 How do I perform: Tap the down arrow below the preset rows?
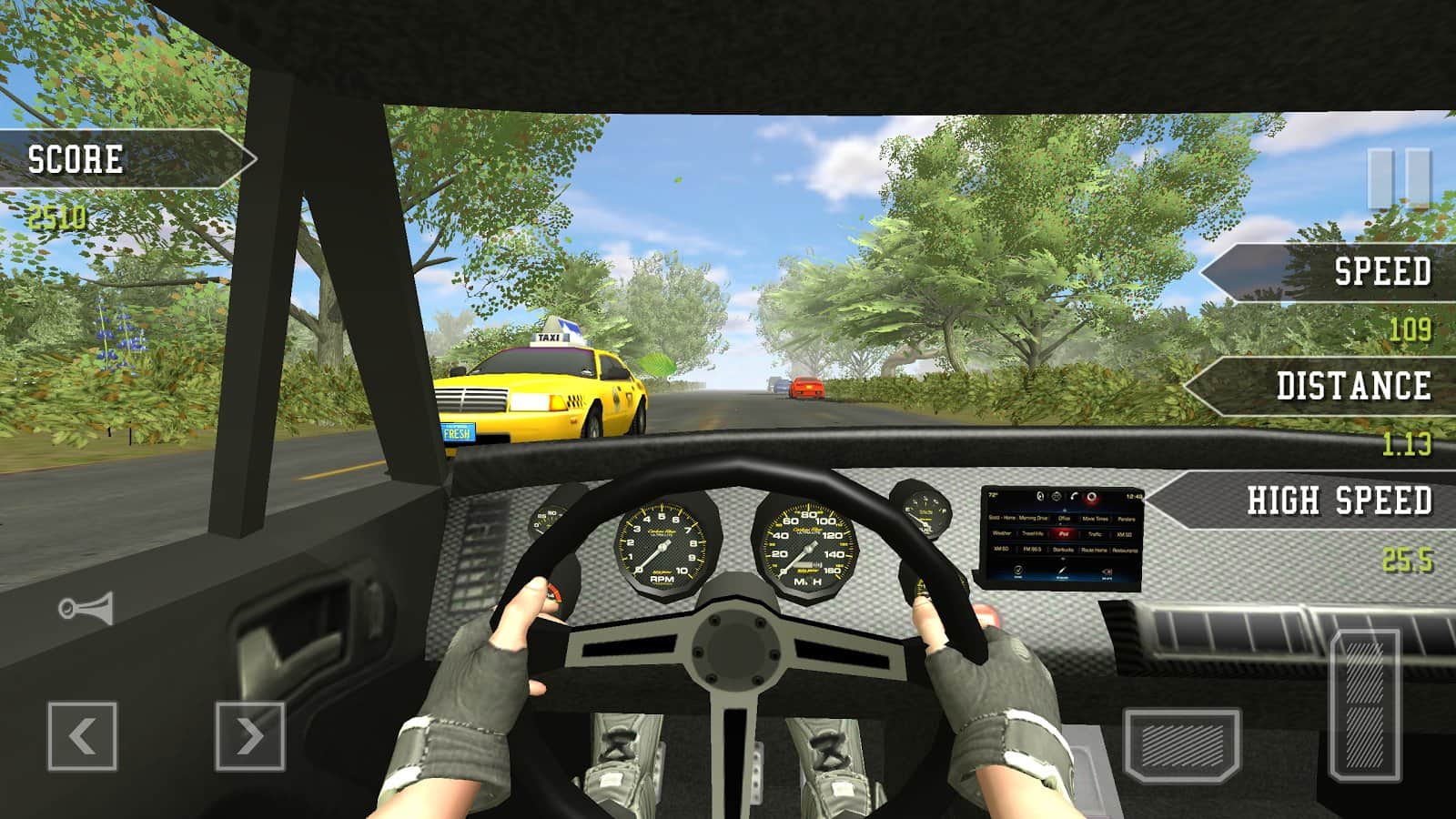[x=1064, y=558]
